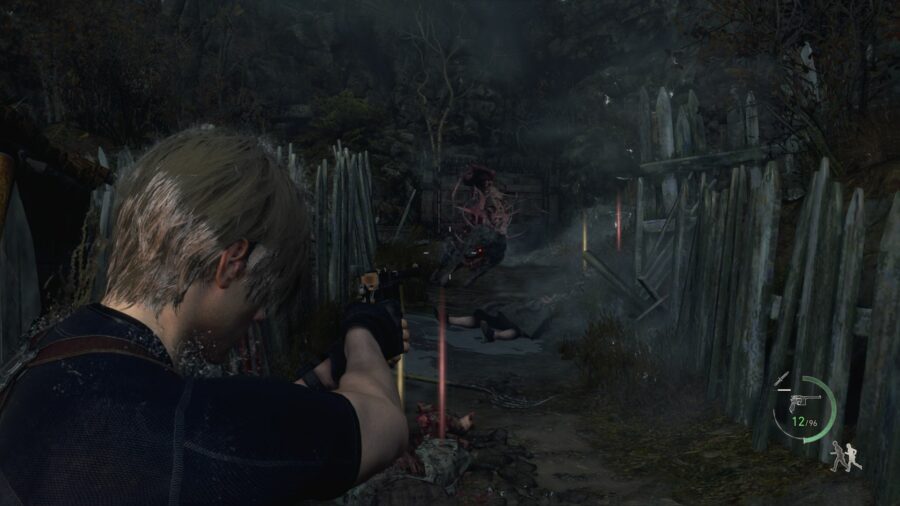Screen dimensions: 900x506
Task: Click the combat knife icon
Action: pos(783,379)
